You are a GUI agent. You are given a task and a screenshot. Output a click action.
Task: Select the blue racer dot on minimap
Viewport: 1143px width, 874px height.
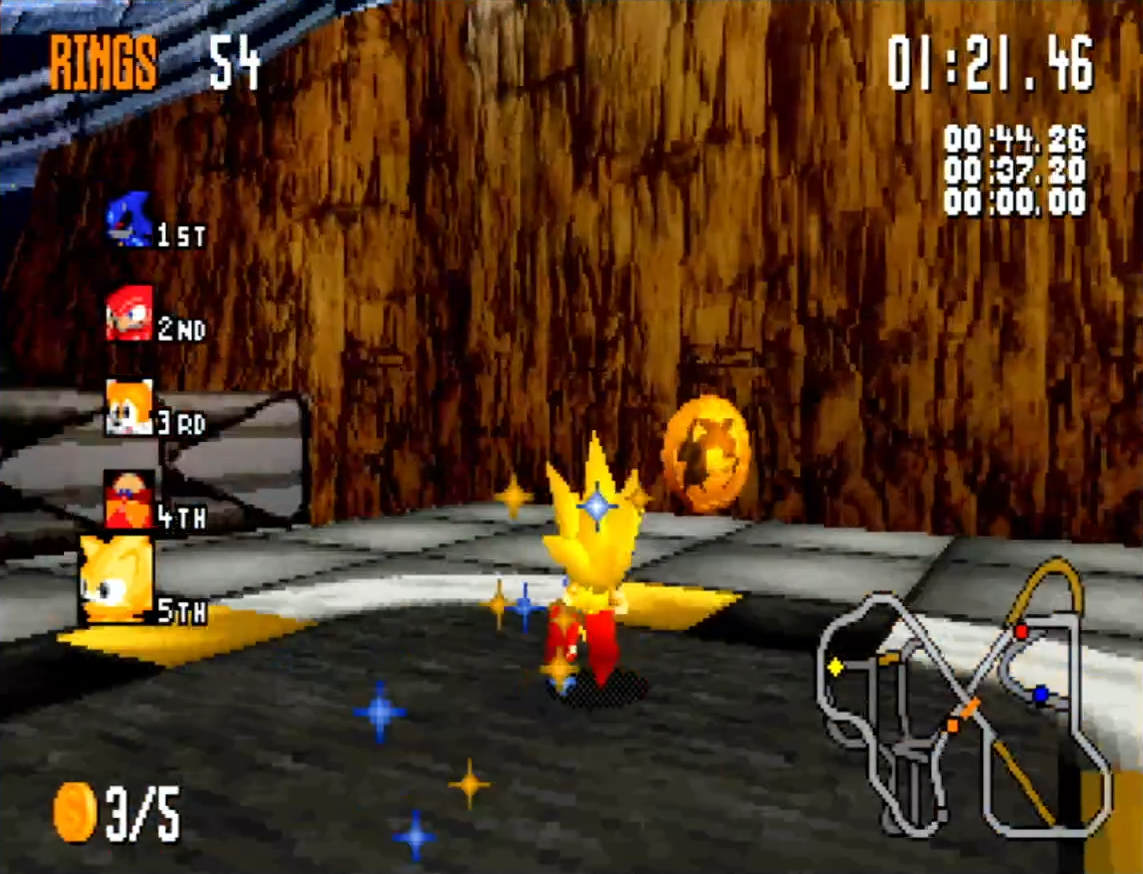tap(1041, 693)
